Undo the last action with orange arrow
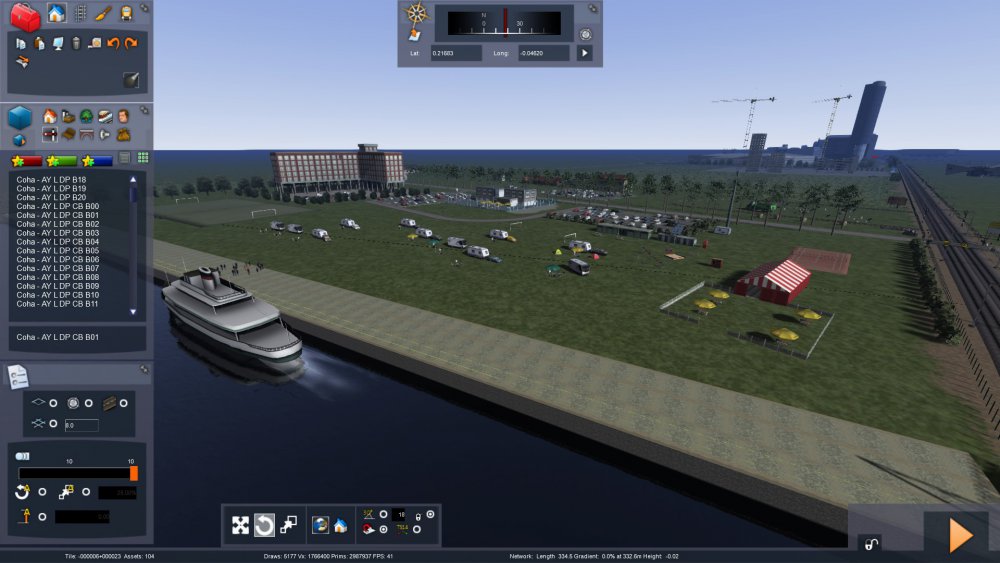1000x563 pixels. pos(113,43)
